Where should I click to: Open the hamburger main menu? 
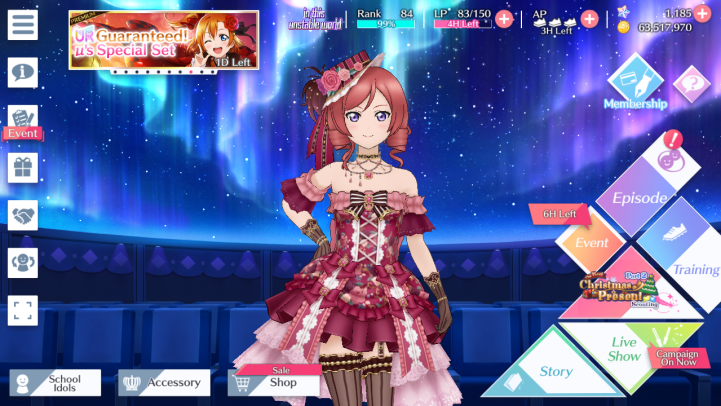pos(22,25)
